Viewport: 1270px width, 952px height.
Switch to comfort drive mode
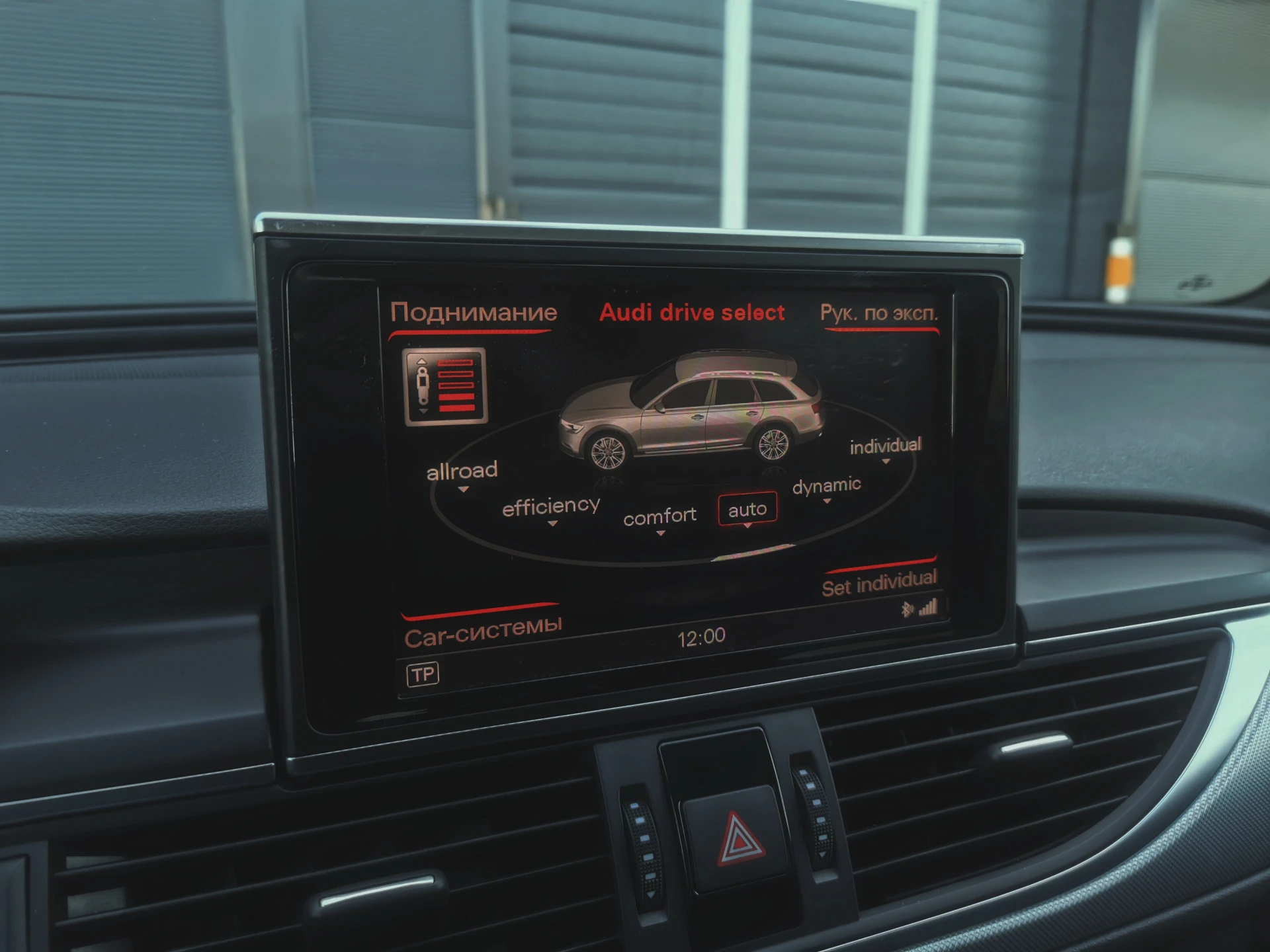tap(659, 516)
